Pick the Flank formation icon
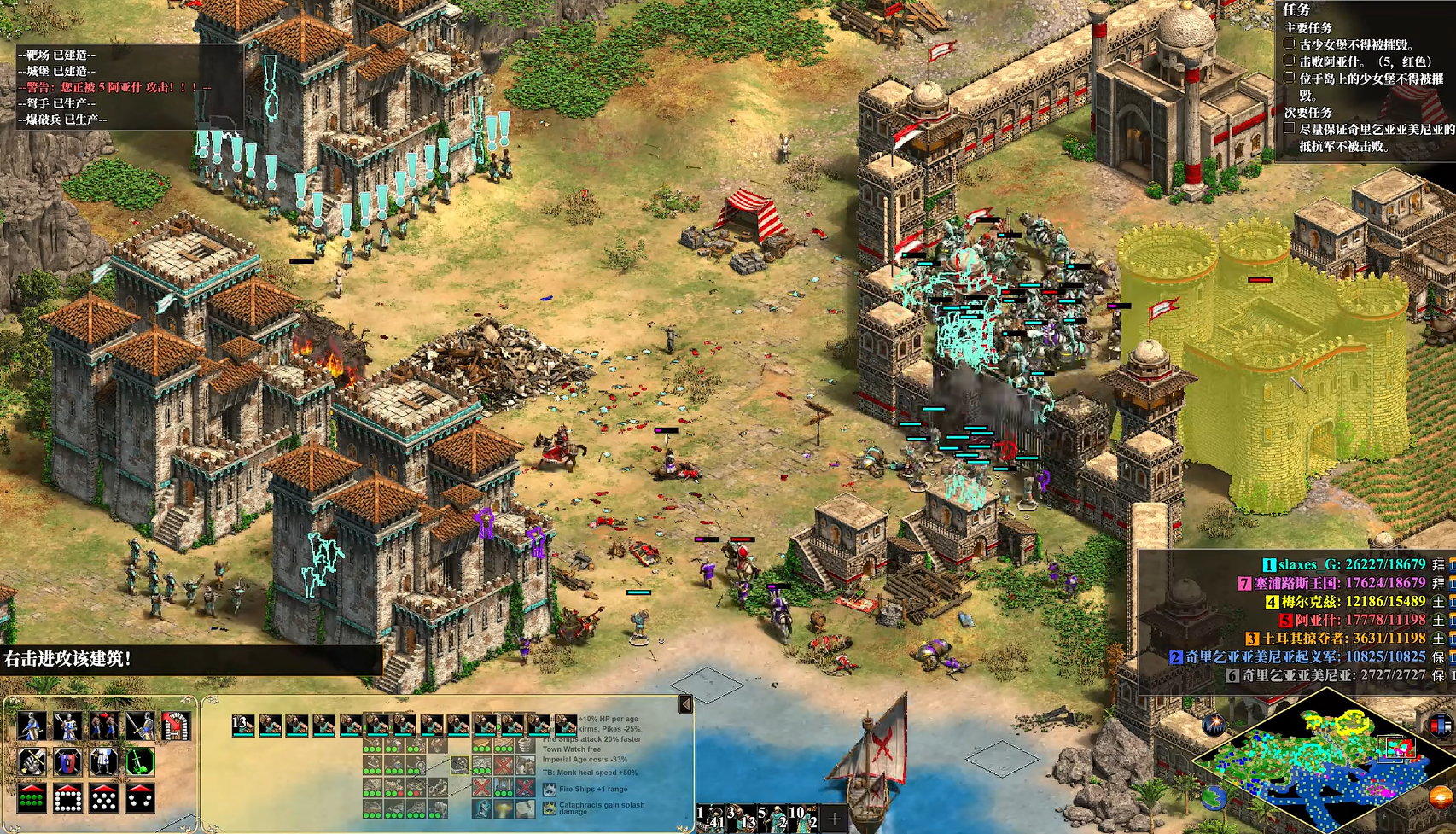The width and height of the screenshot is (1456, 834). (x=140, y=798)
